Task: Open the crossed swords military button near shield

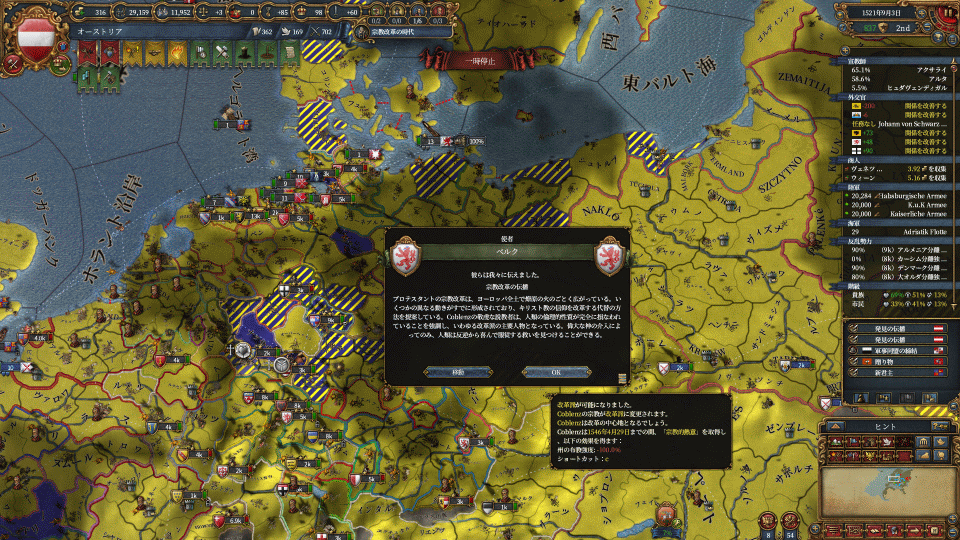Action: coord(11,63)
